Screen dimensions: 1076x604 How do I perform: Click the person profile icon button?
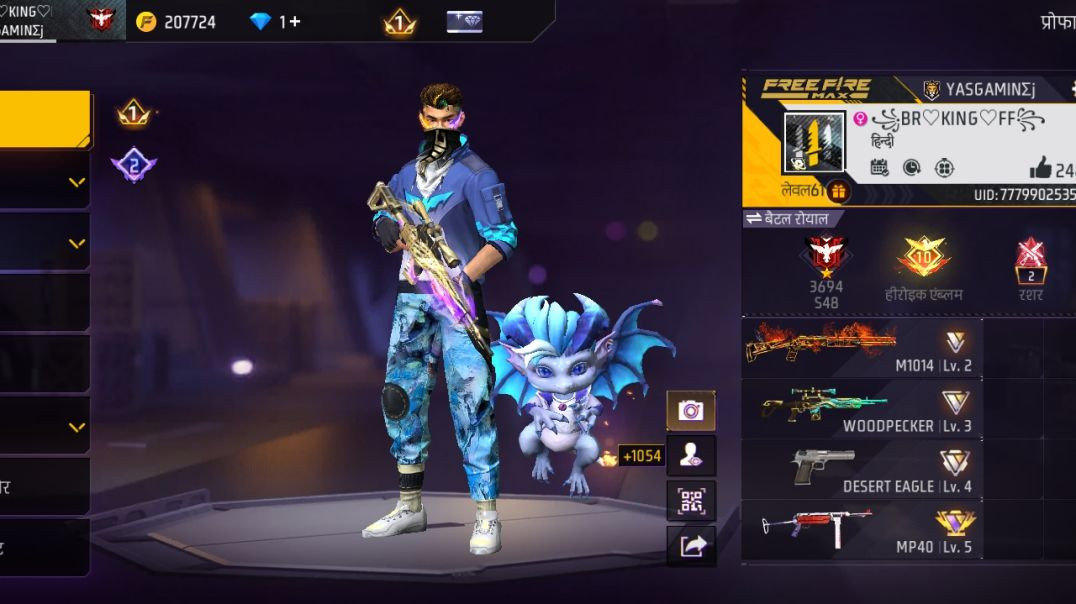(691, 455)
